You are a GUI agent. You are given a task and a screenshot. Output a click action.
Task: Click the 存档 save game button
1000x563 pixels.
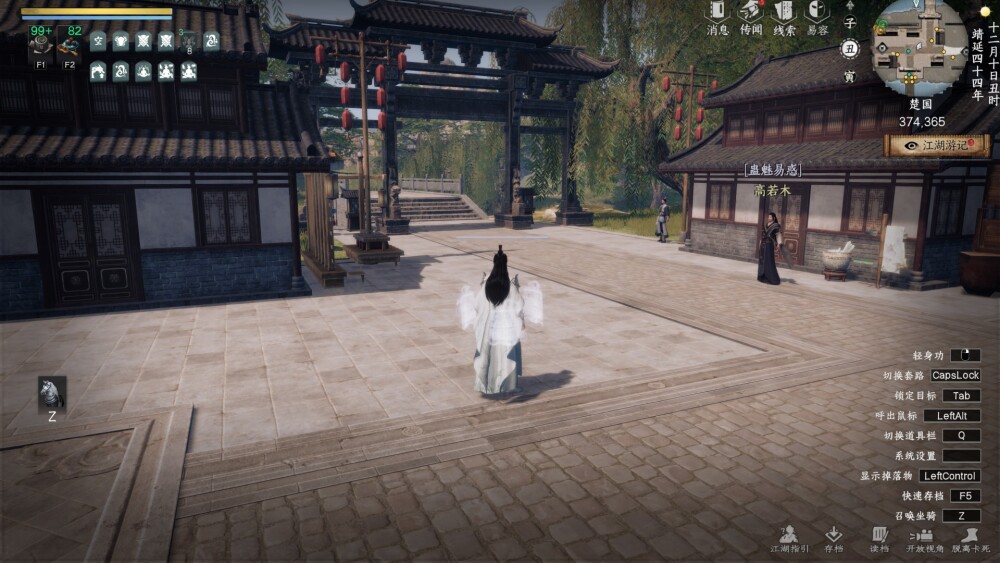coord(833,537)
